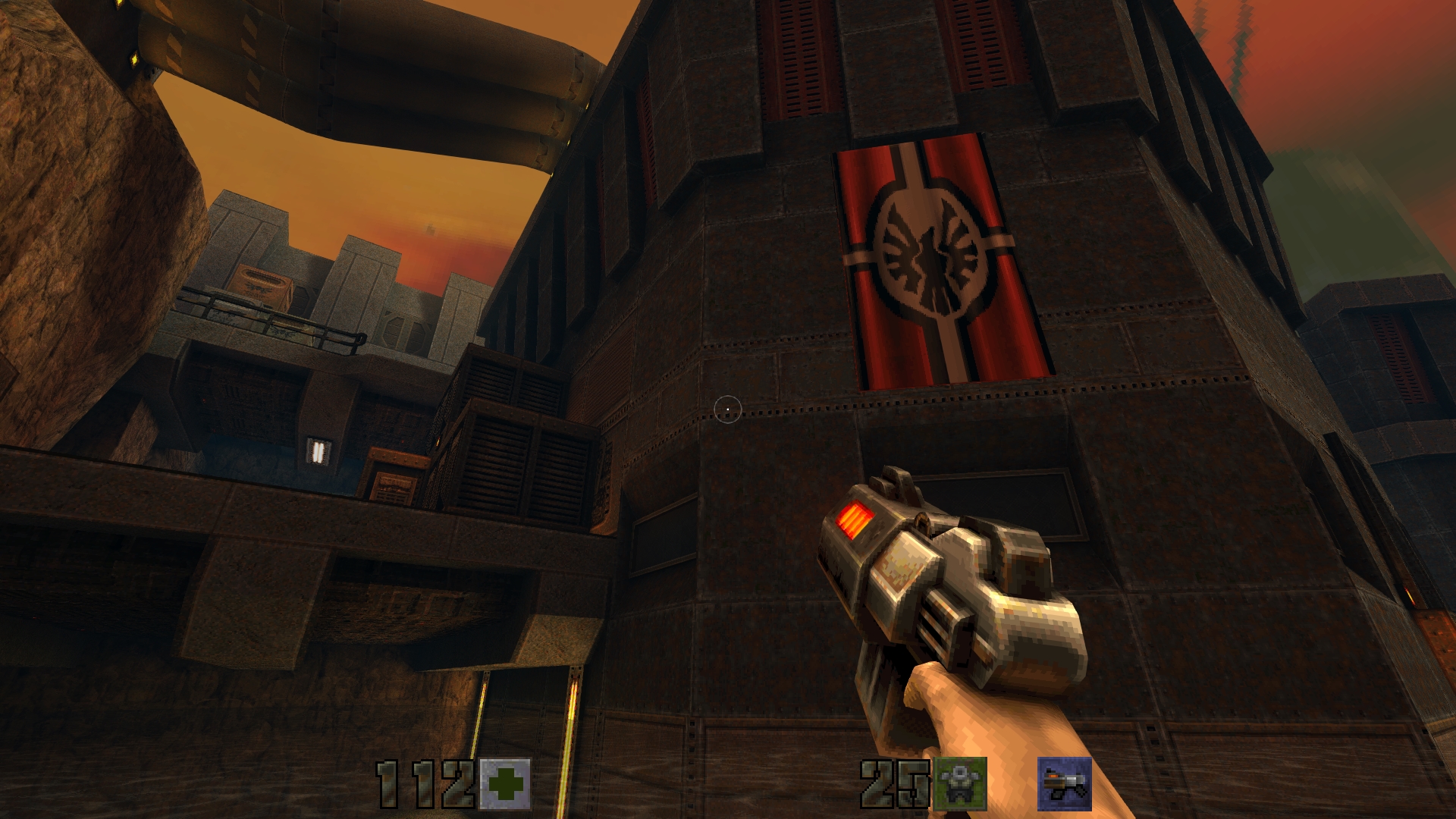Click the green cross health icon
The image size is (1456, 819).
(x=505, y=783)
